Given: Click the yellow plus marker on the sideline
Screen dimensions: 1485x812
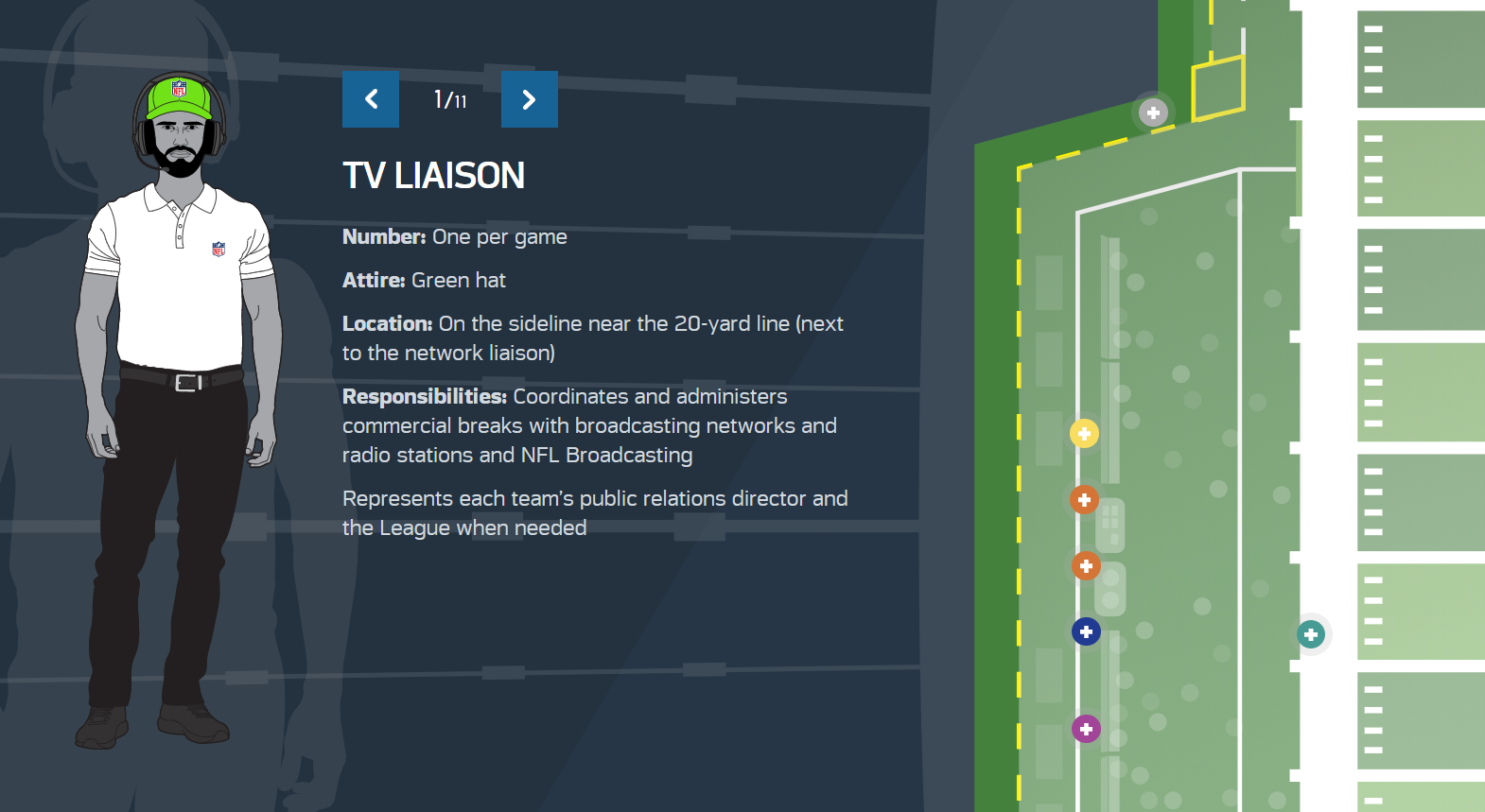Looking at the screenshot, I should click(x=1084, y=433).
